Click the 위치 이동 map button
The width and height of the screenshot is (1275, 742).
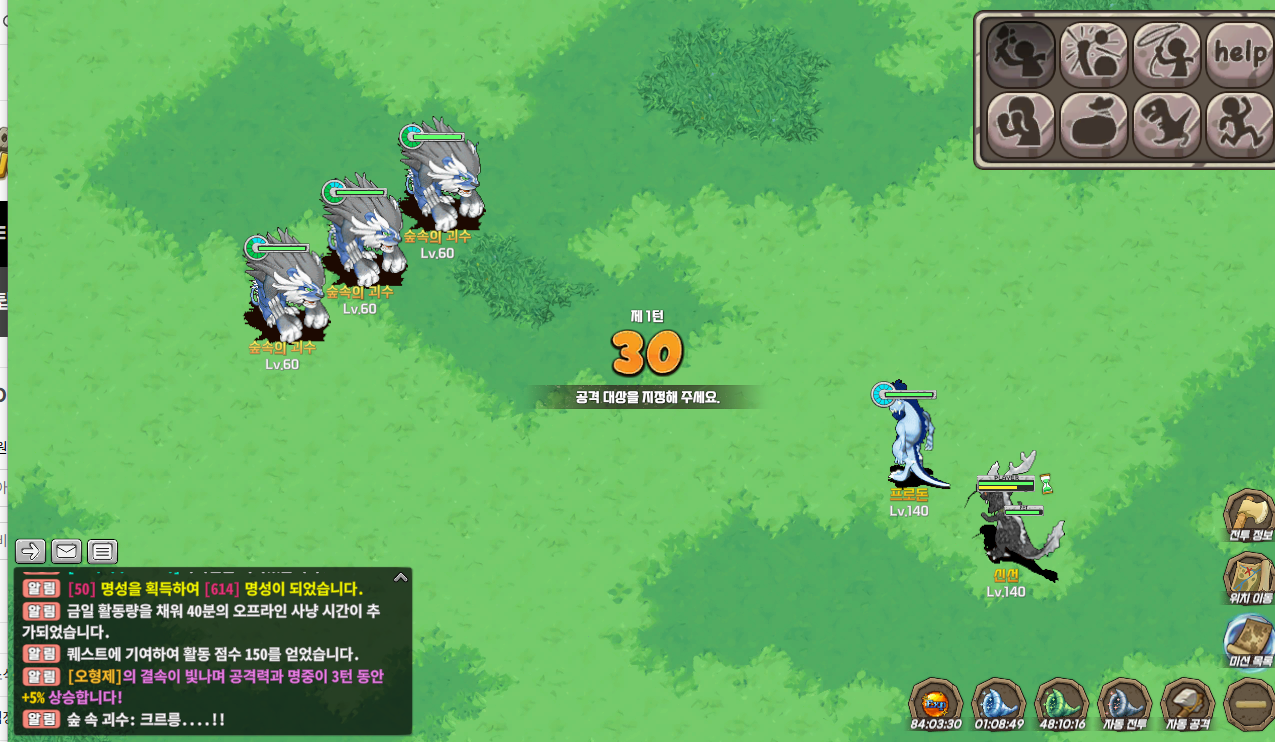click(x=1248, y=577)
